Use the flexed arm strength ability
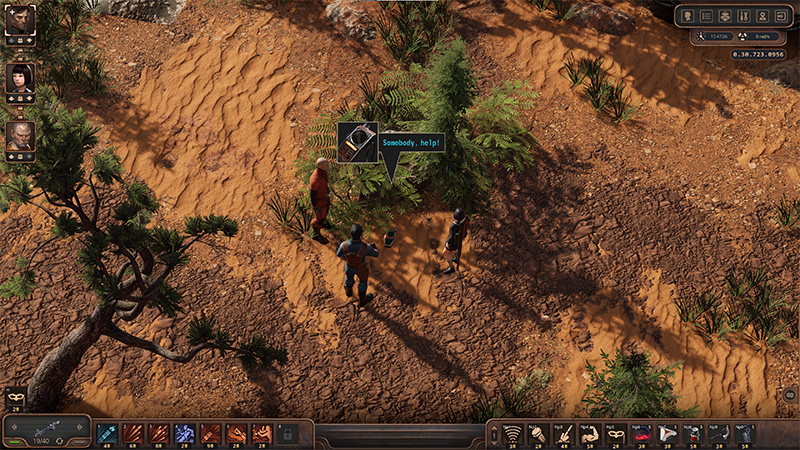This screenshot has width=800, height=450. 590,433
